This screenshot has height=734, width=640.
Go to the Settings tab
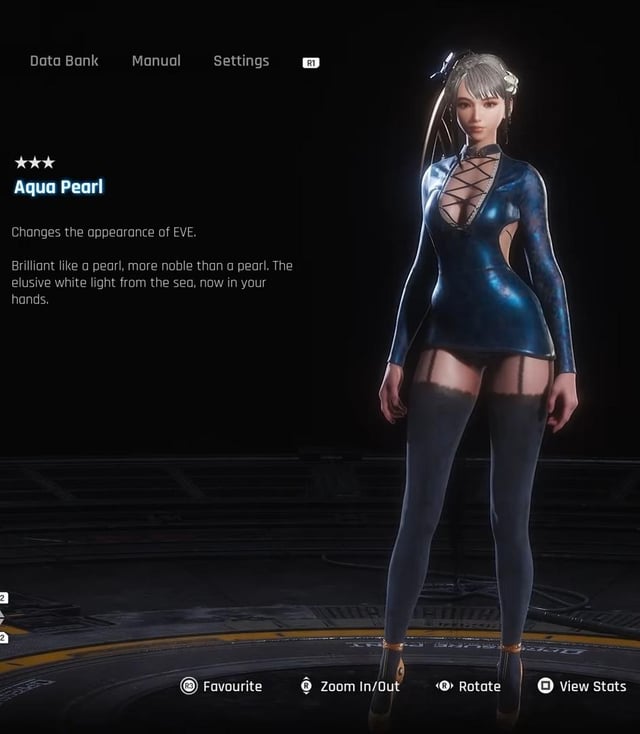[x=241, y=61]
